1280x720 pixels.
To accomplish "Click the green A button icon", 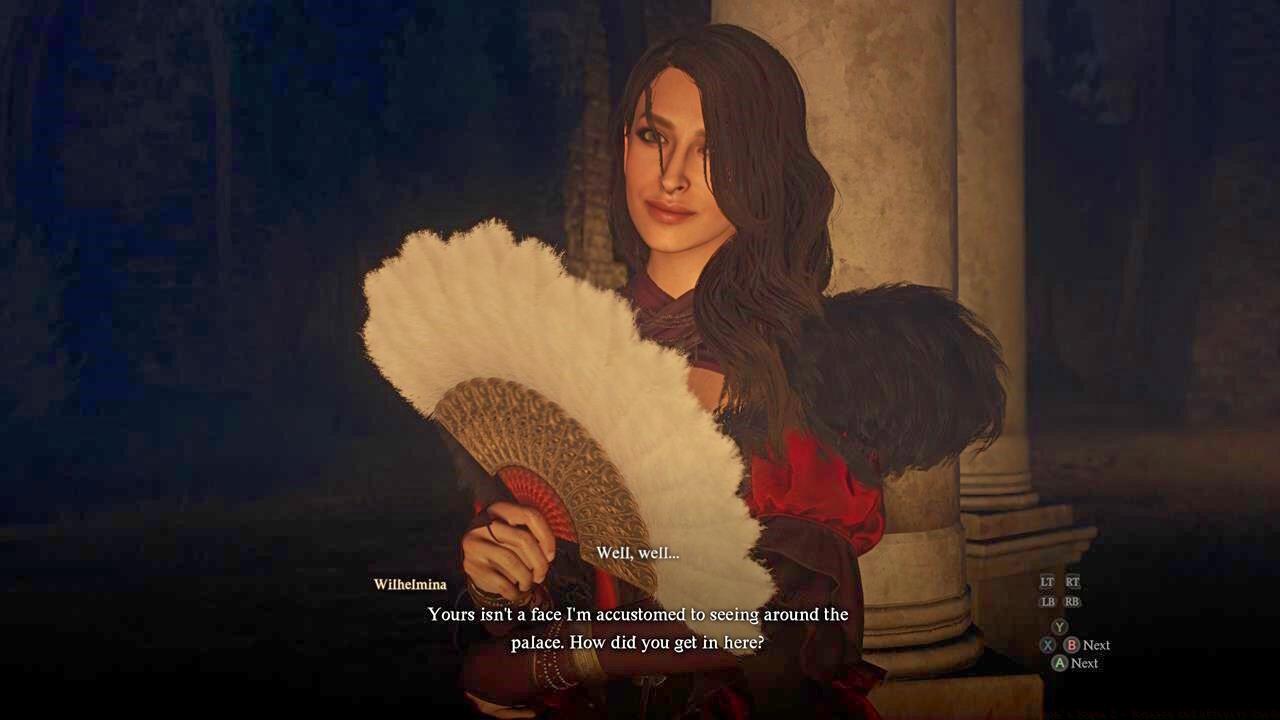I will (1059, 662).
